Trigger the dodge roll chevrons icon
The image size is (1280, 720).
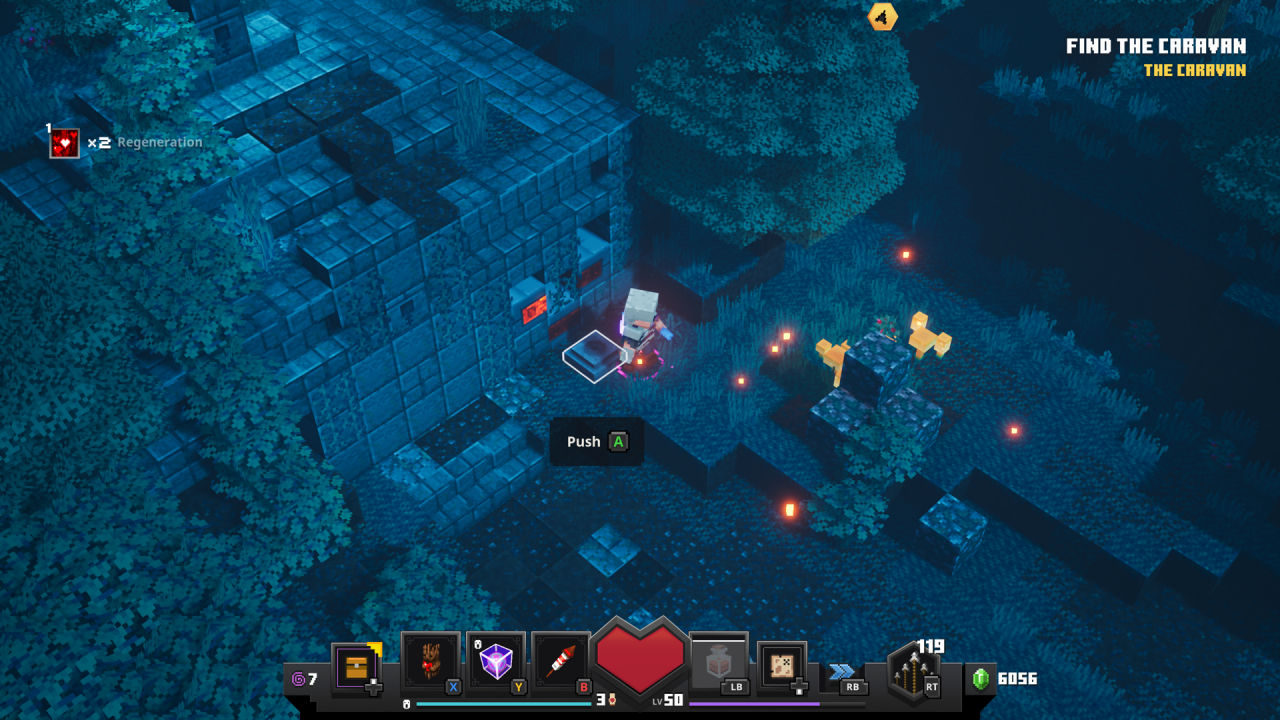[842, 672]
